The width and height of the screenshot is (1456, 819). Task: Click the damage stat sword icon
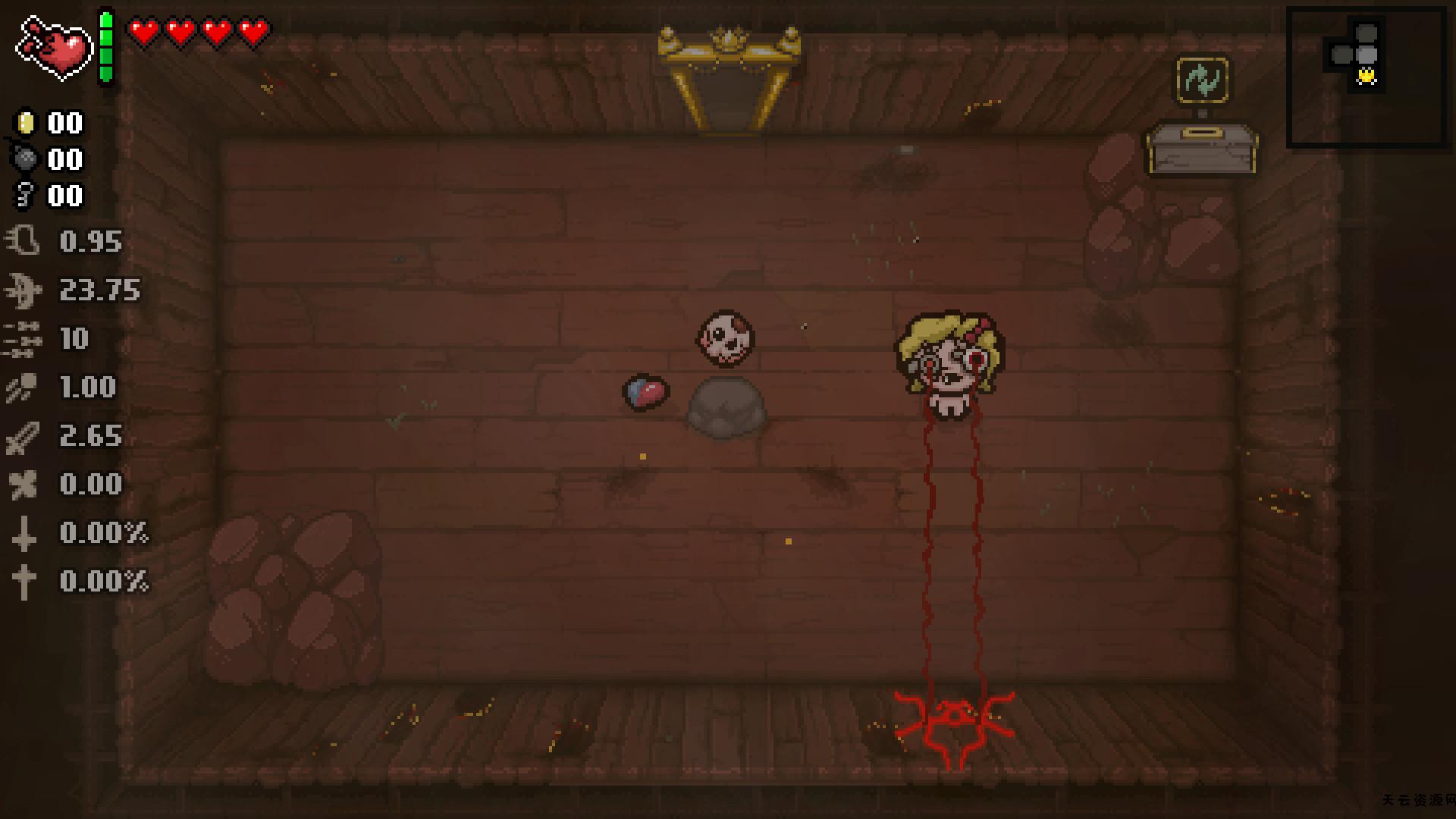pyautogui.click(x=25, y=436)
